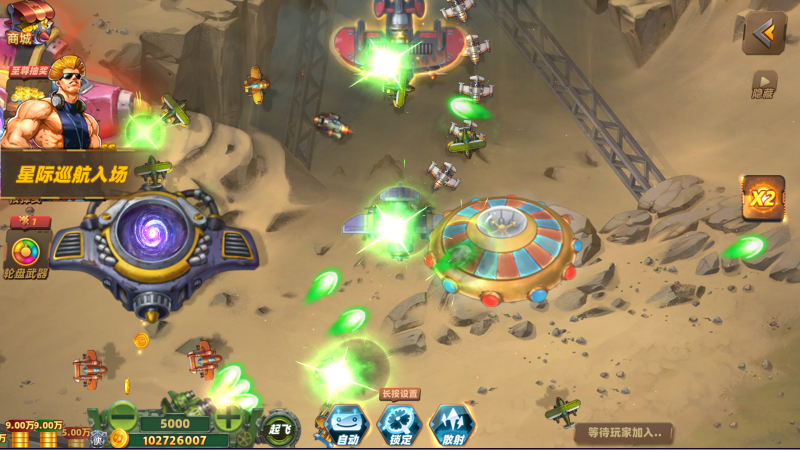Activate the 锁定 lock-on skill
Image resolution: width=800 pixels, height=450 pixels.
tap(400, 424)
